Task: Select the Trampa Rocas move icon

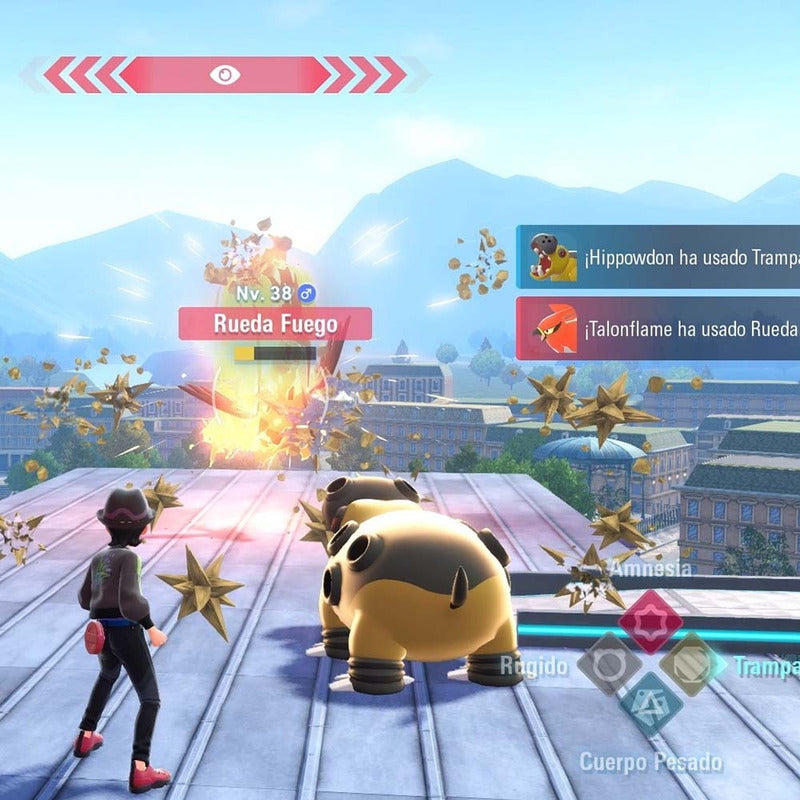Action: coord(693,665)
